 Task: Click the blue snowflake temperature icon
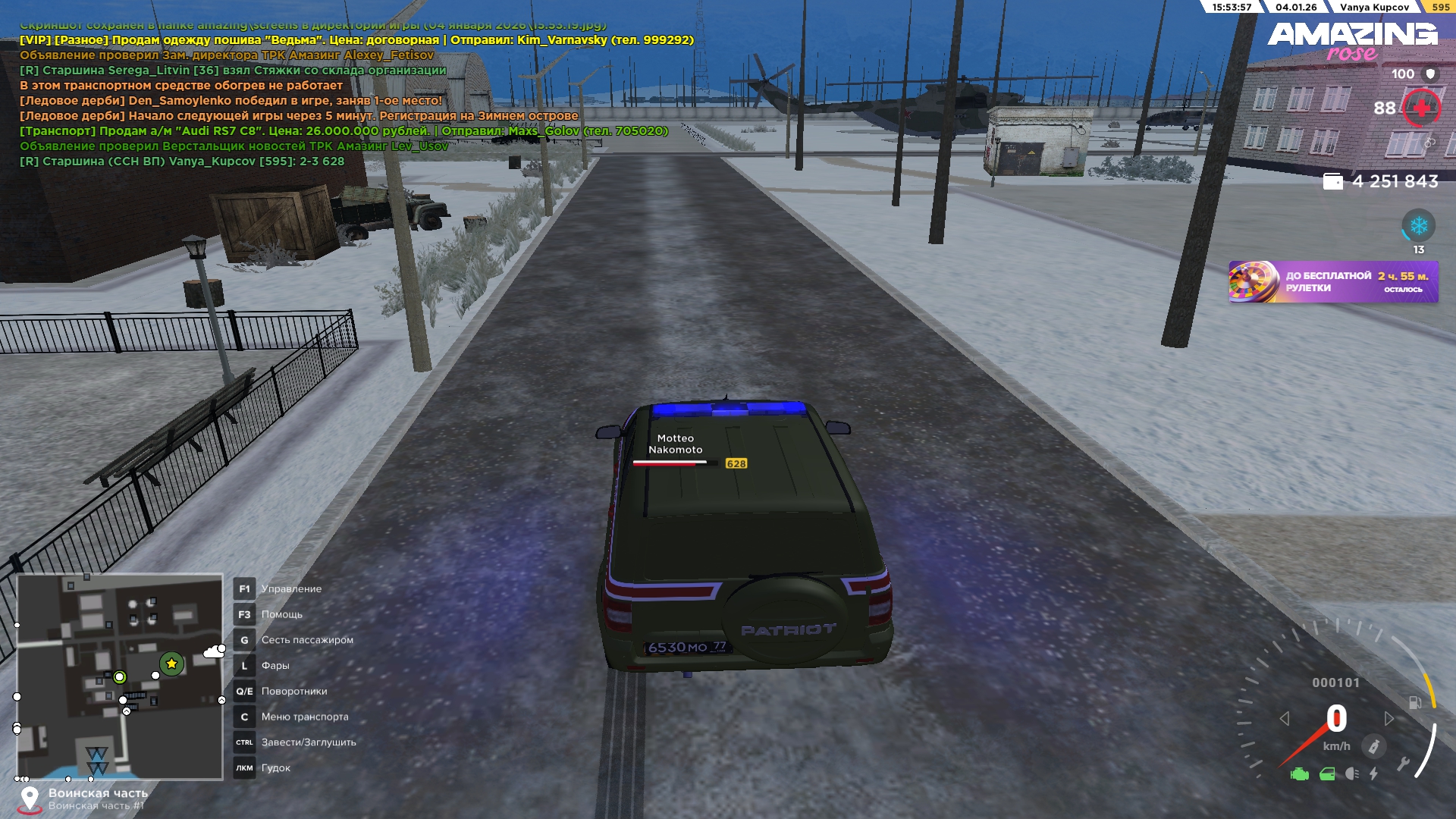pyautogui.click(x=1418, y=226)
